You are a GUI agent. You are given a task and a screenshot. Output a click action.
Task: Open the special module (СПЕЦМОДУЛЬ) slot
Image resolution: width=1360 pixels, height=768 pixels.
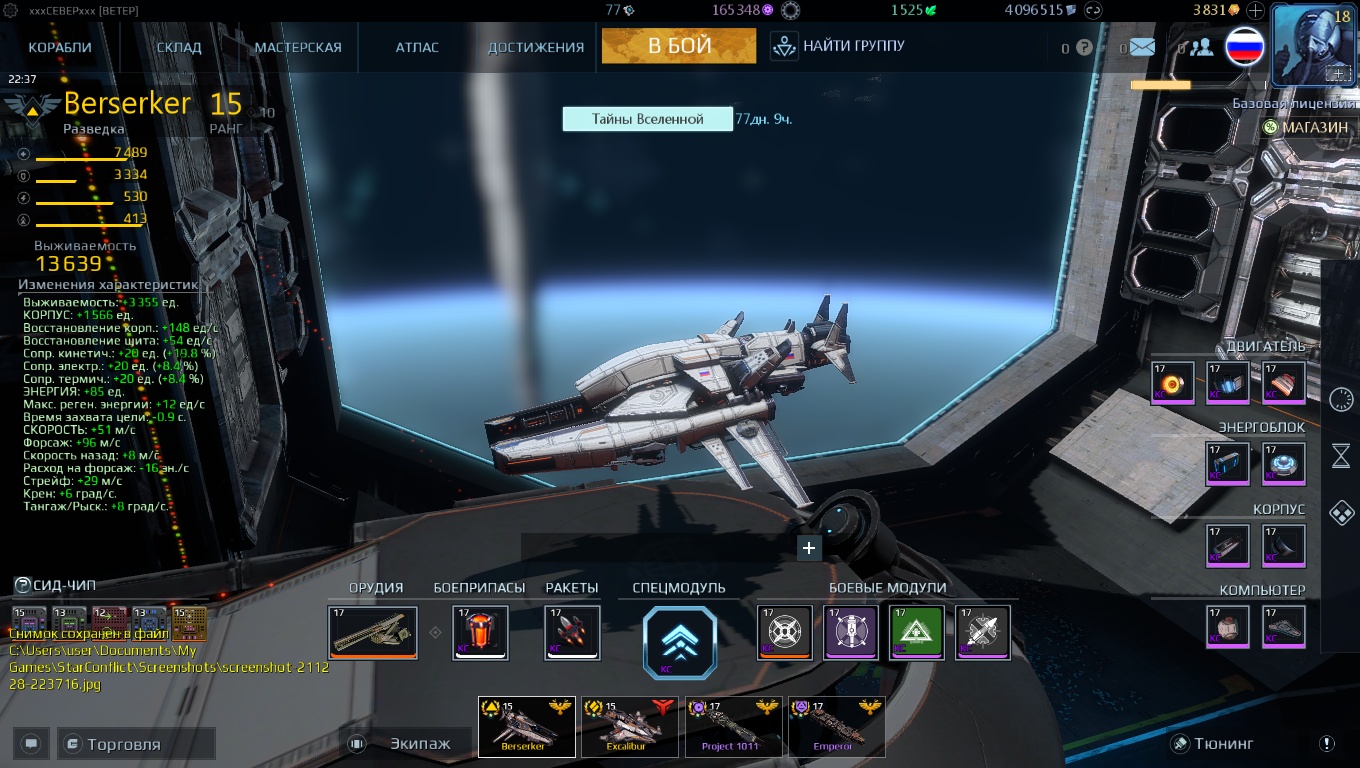(679, 643)
